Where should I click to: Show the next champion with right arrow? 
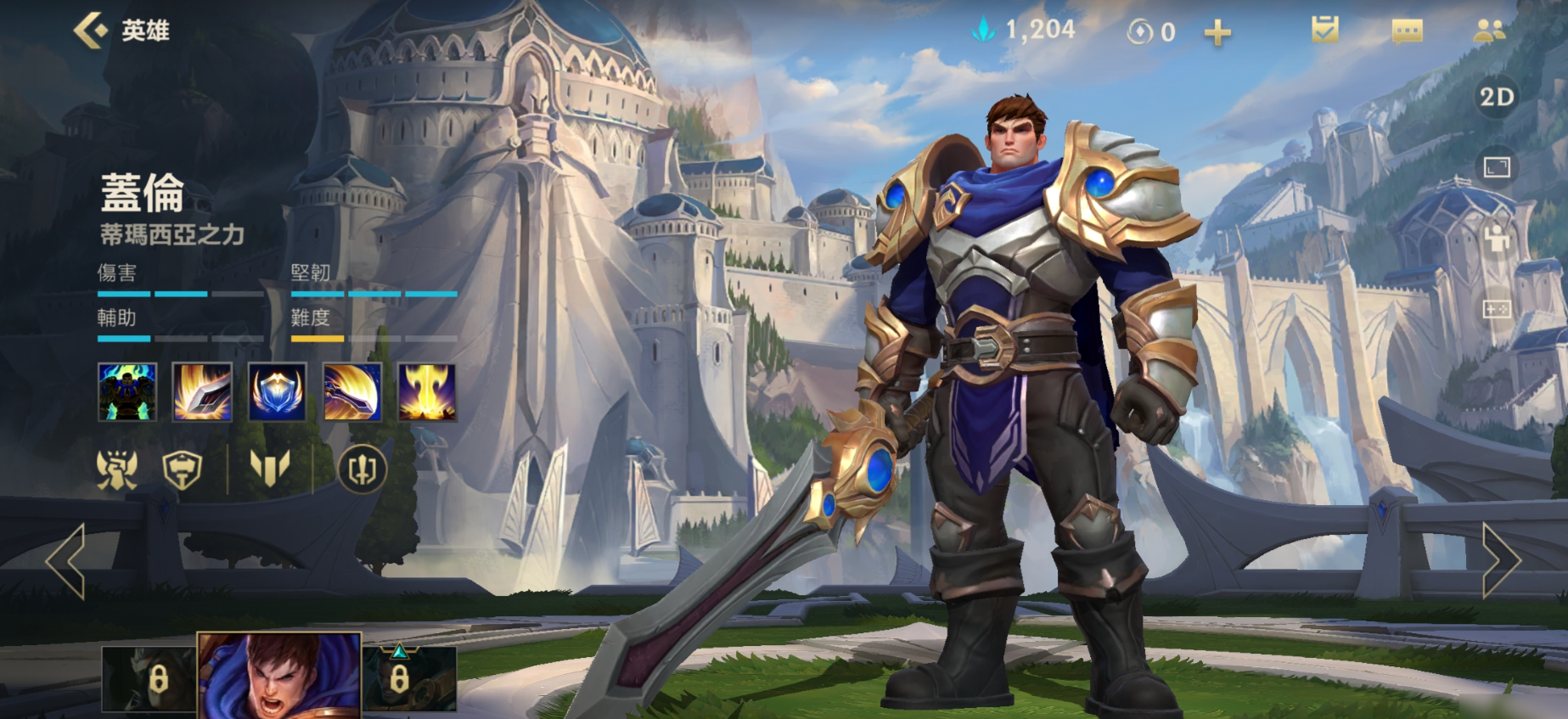[x=1500, y=560]
